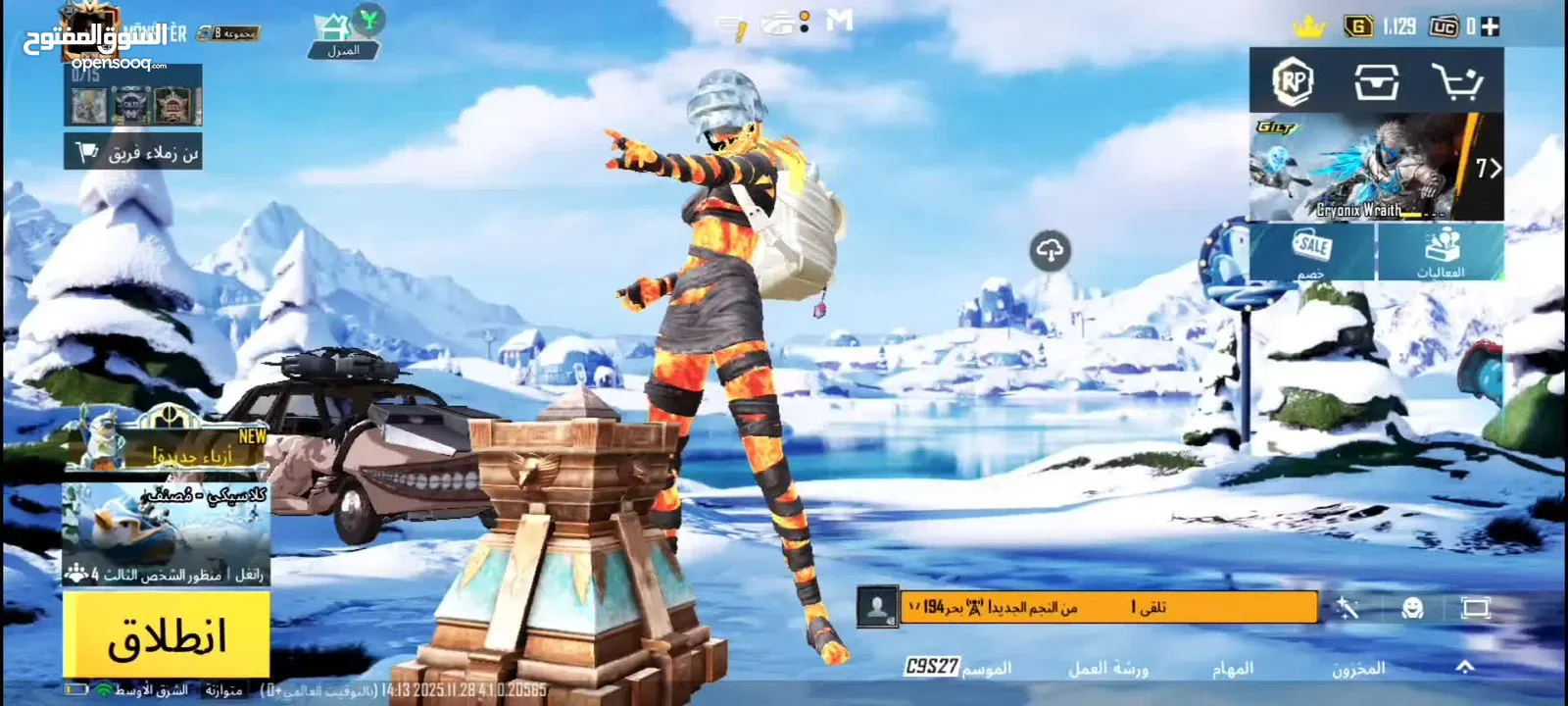Open the الموسم season menu
The image size is (1568, 706).
958,668
